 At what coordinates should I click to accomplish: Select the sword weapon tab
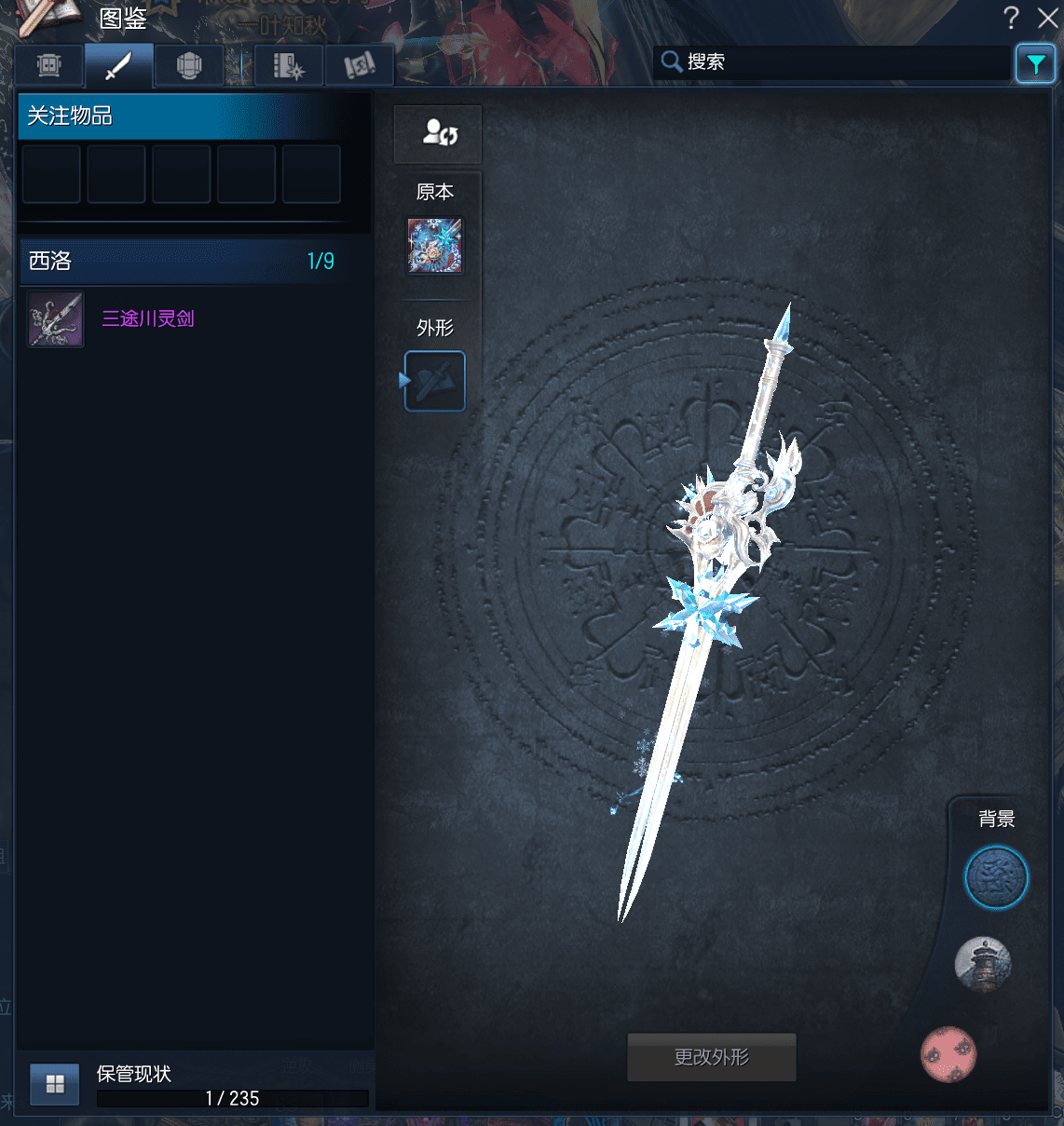tap(118, 65)
